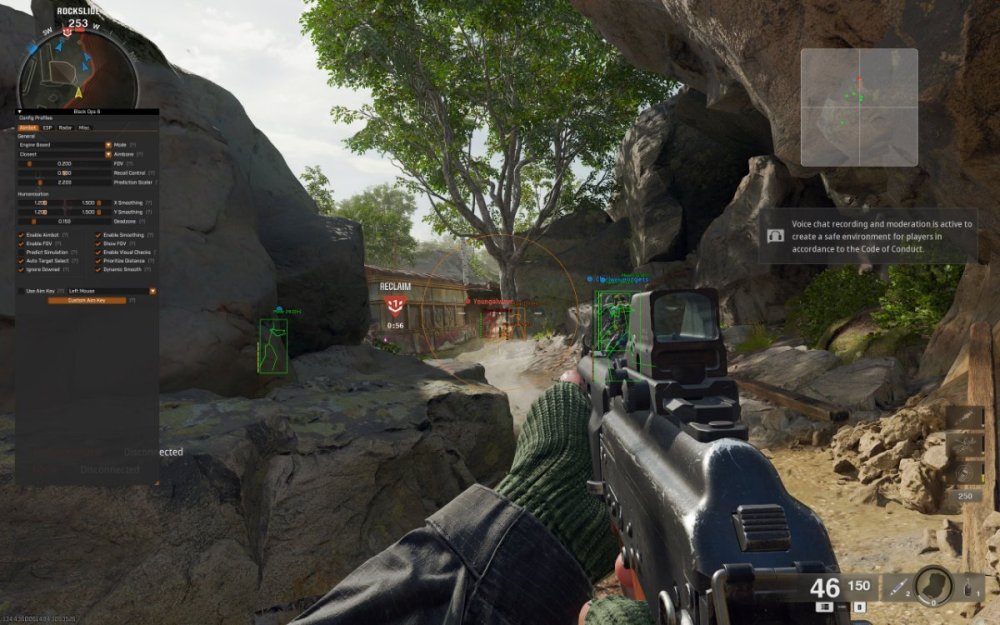The image size is (1000, 625).
Task: Choose the round radar scorestreak icon
Action: click(x=965, y=471)
